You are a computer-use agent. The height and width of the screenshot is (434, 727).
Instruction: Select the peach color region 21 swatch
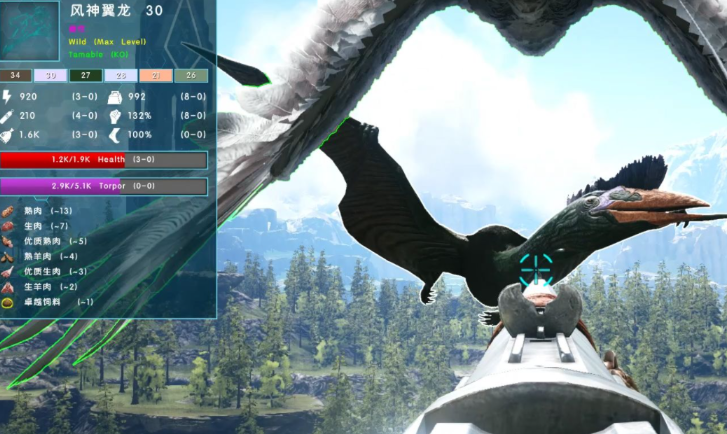[156, 75]
